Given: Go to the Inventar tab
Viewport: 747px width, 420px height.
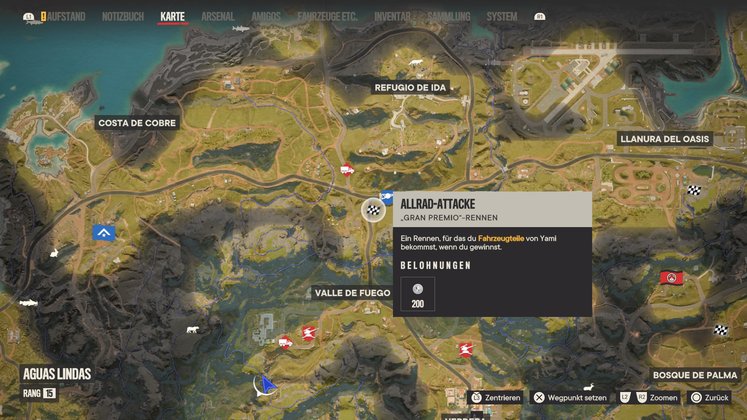Looking at the screenshot, I should pos(392,17).
